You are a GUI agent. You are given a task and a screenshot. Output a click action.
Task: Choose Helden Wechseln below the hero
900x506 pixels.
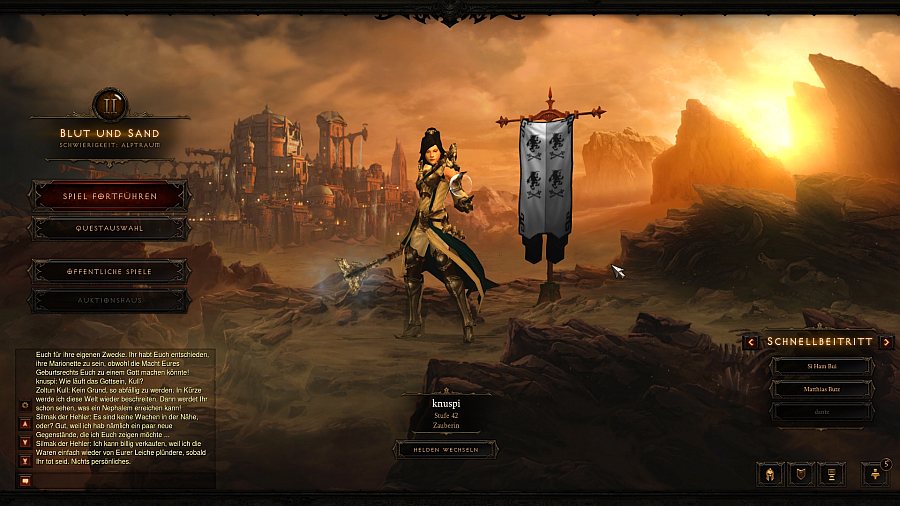click(447, 450)
